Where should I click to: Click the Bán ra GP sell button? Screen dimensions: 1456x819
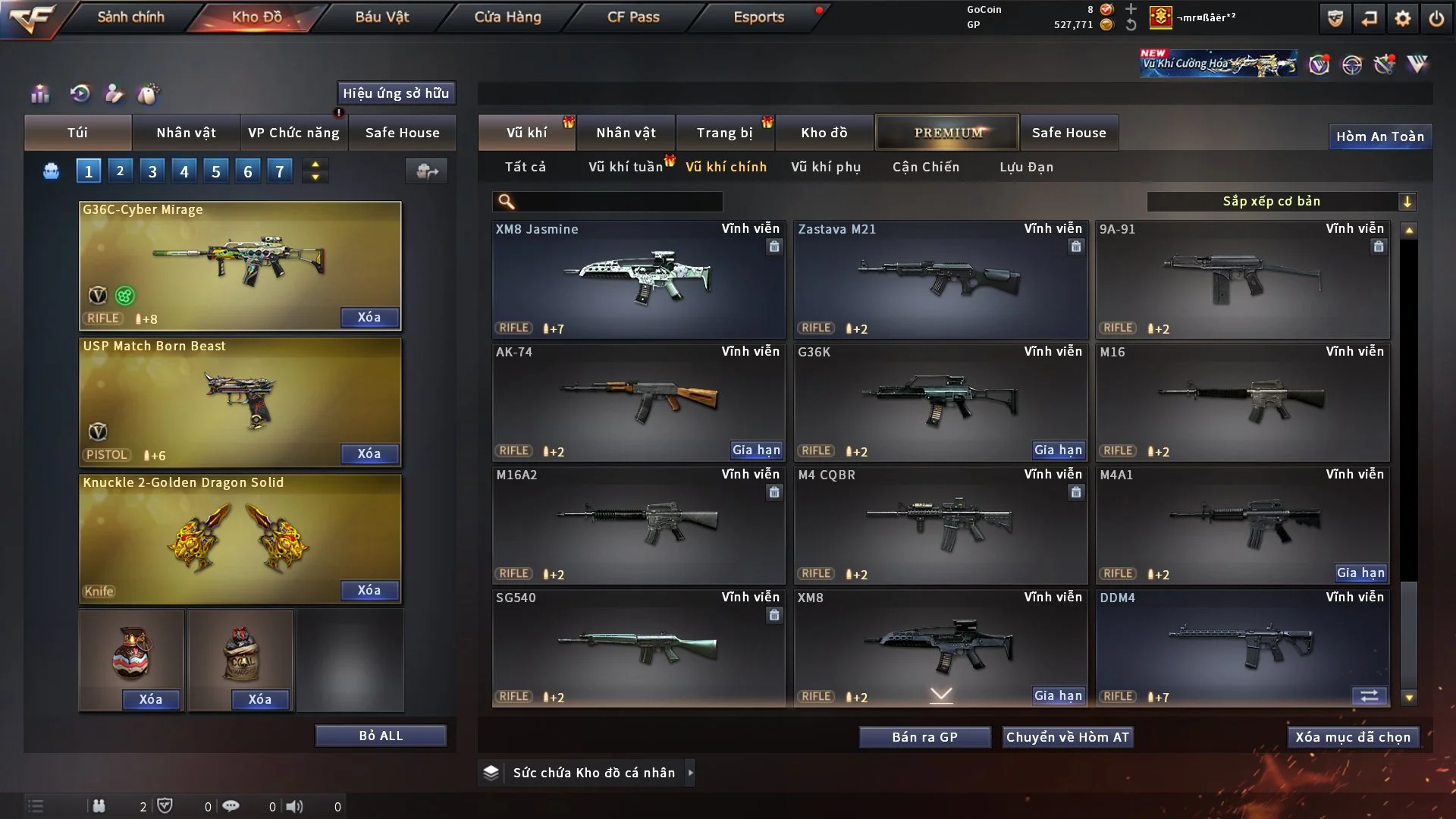point(924,737)
